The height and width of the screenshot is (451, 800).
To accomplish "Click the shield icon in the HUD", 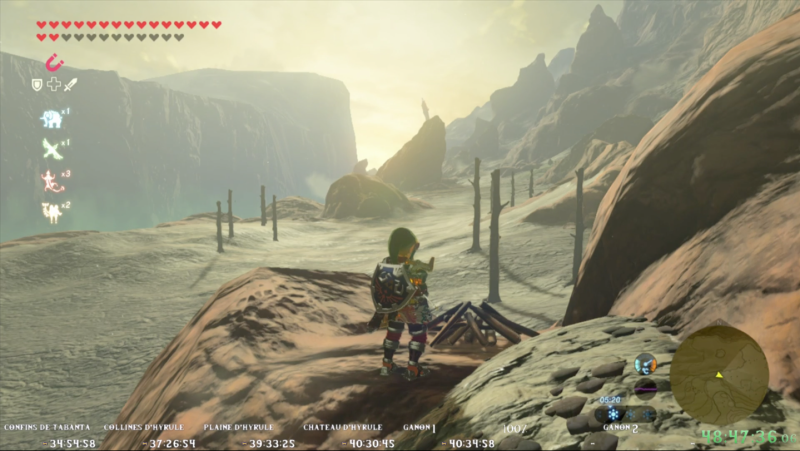I will [38, 85].
